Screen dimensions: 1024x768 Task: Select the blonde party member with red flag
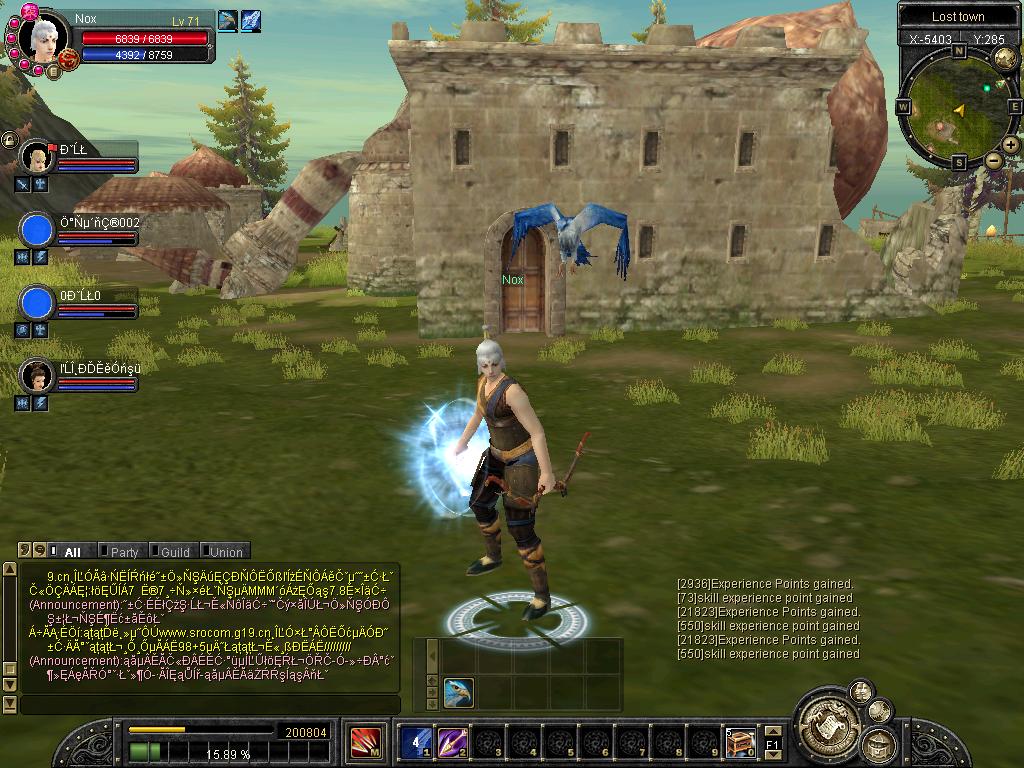coord(37,158)
